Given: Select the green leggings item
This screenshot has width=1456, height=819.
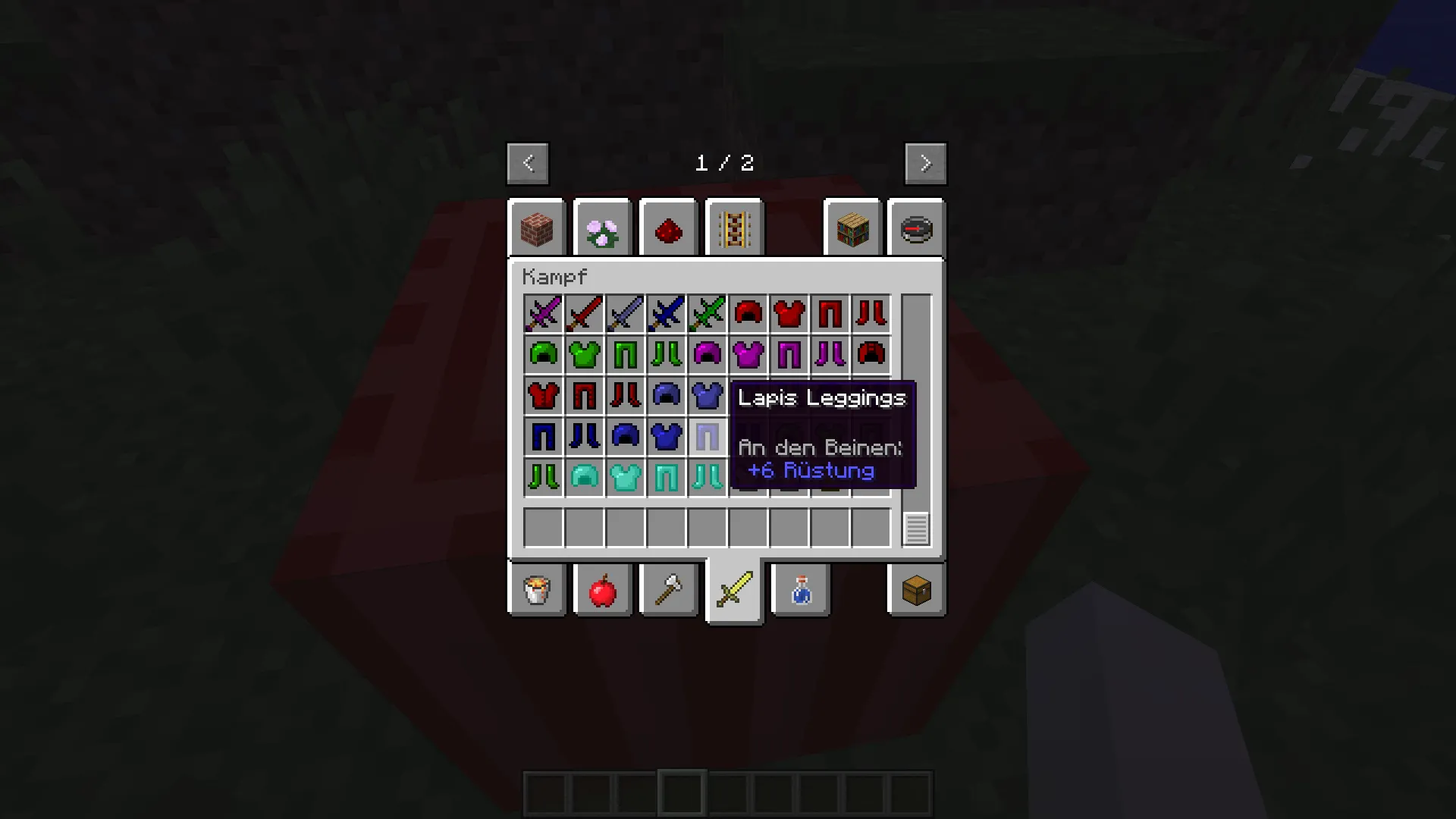Looking at the screenshot, I should click(x=625, y=355).
